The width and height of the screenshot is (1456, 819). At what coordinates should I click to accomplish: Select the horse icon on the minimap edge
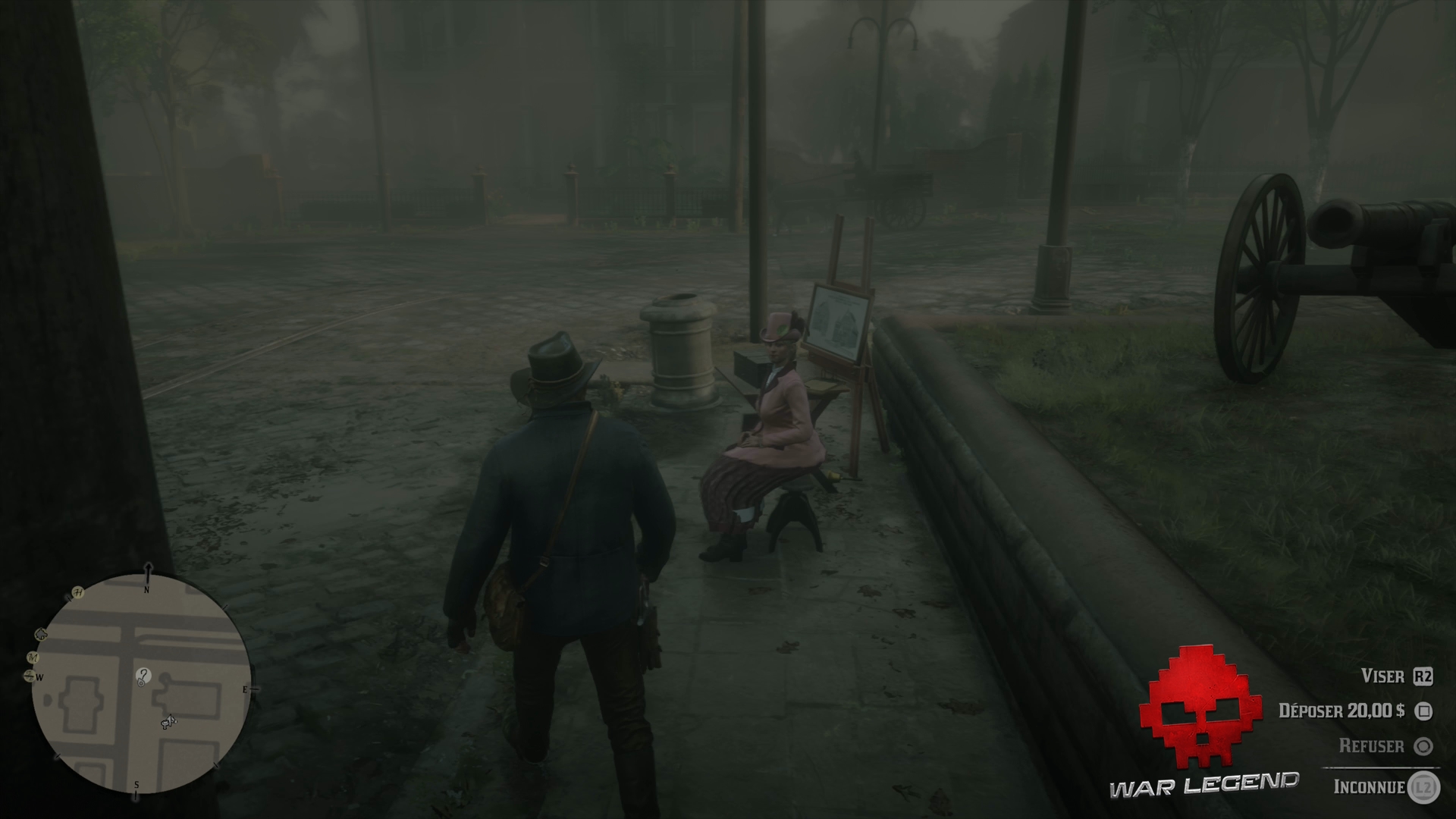tap(40, 632)
